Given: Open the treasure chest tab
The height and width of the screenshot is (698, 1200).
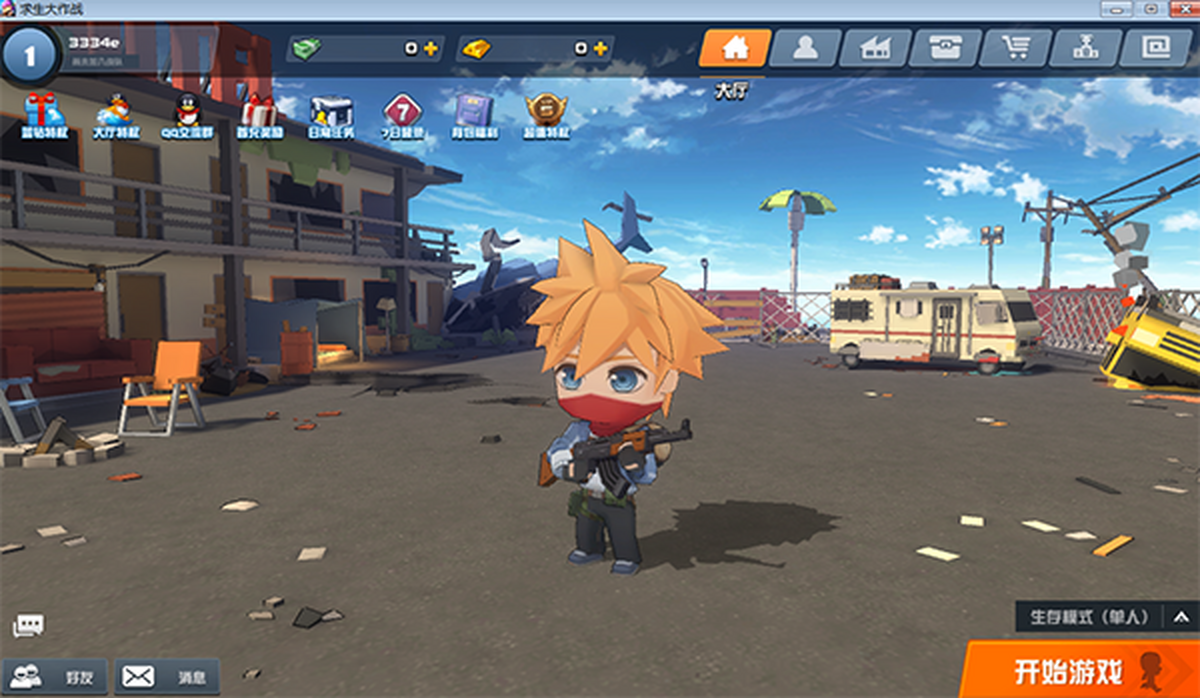Looking at the screenshot, I should (945, 48).
